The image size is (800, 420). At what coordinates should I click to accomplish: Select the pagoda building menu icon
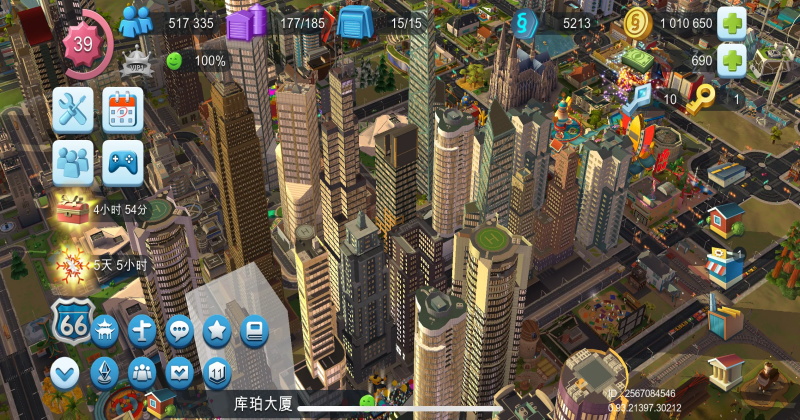[106, 331]
